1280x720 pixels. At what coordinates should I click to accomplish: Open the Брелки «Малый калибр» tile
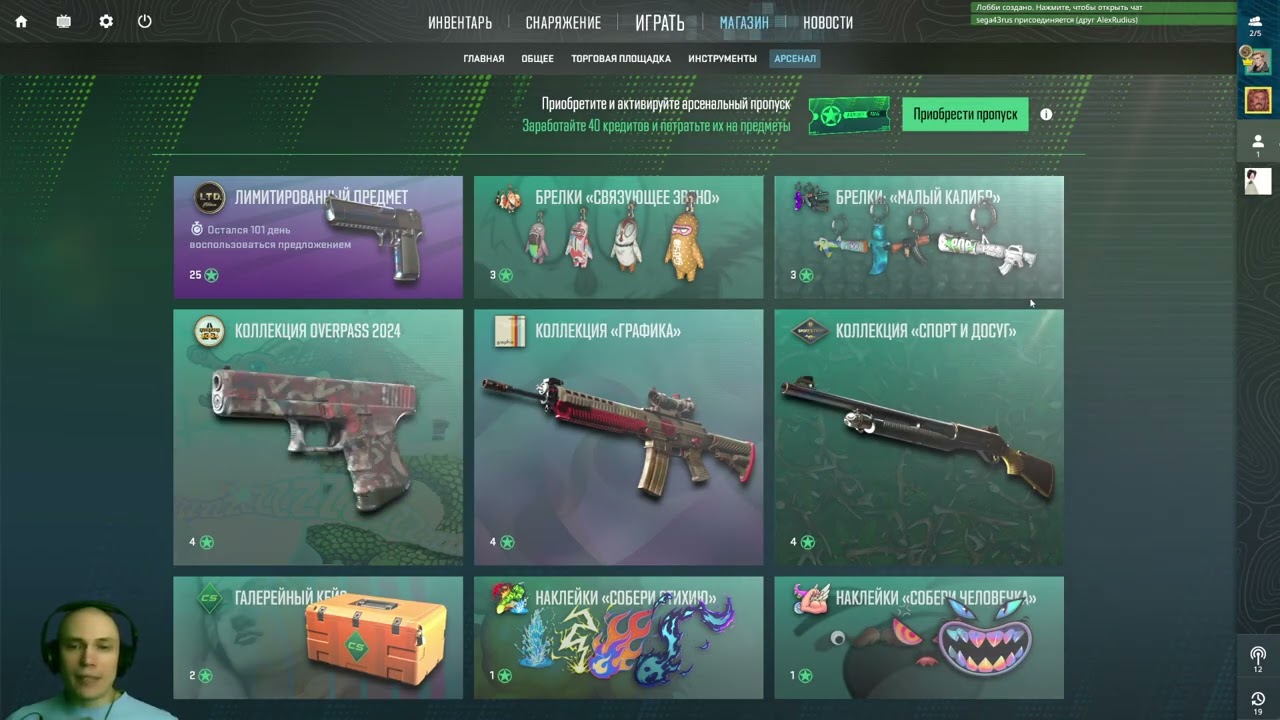[x=918, y=237]
